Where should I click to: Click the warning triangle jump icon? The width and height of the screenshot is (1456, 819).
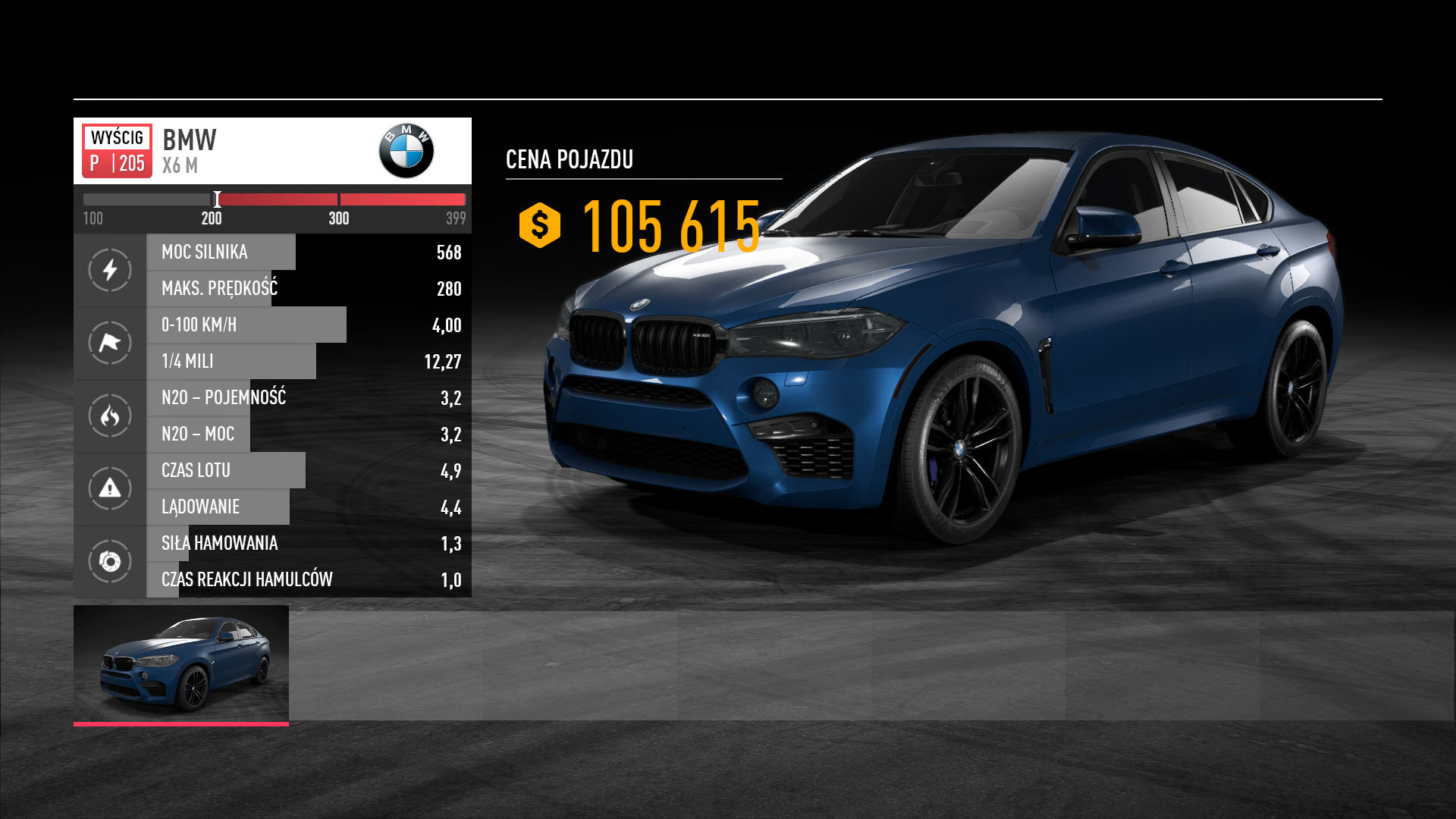(x=110, y=488)
